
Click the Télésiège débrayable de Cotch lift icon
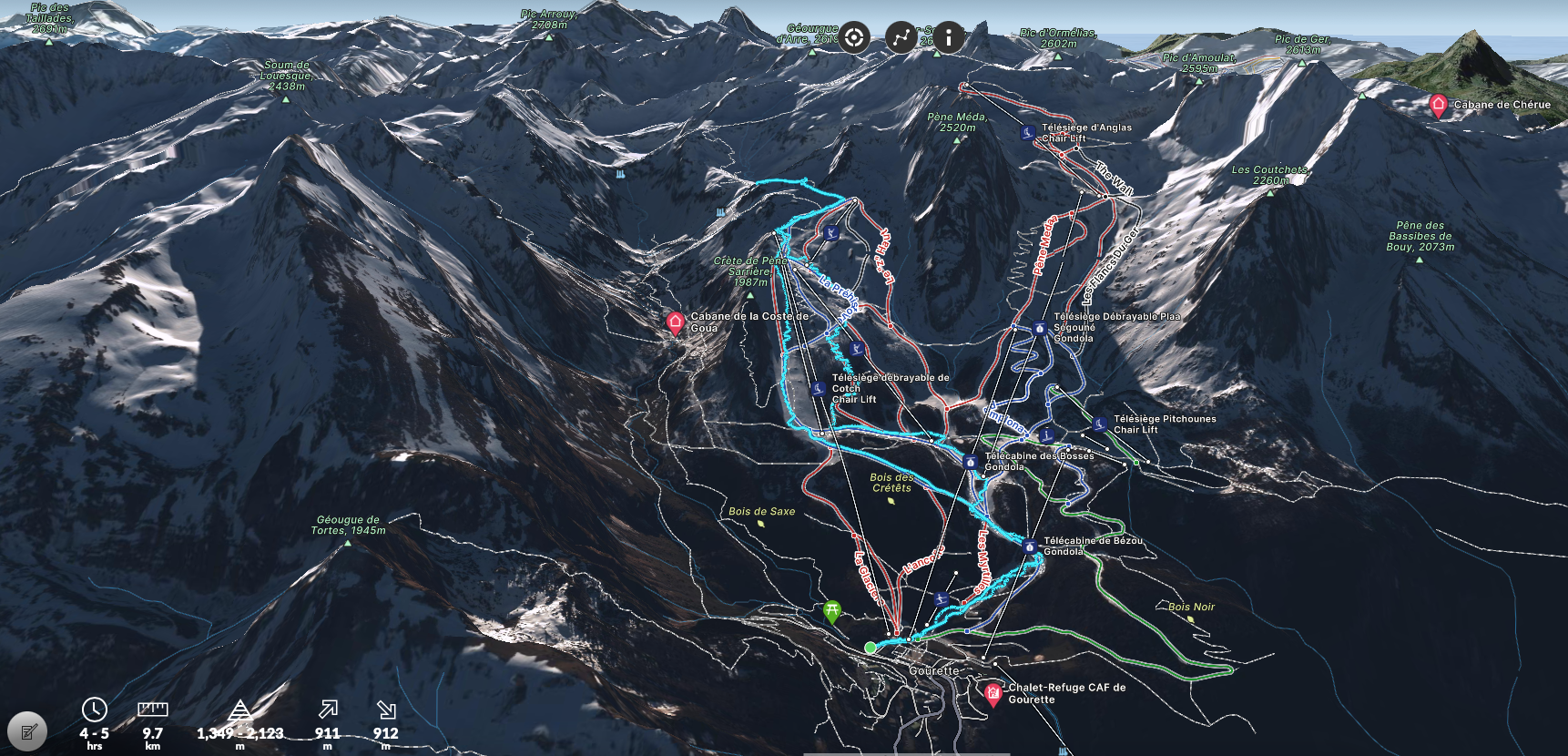pyautogui.click(x=819, y=389)
